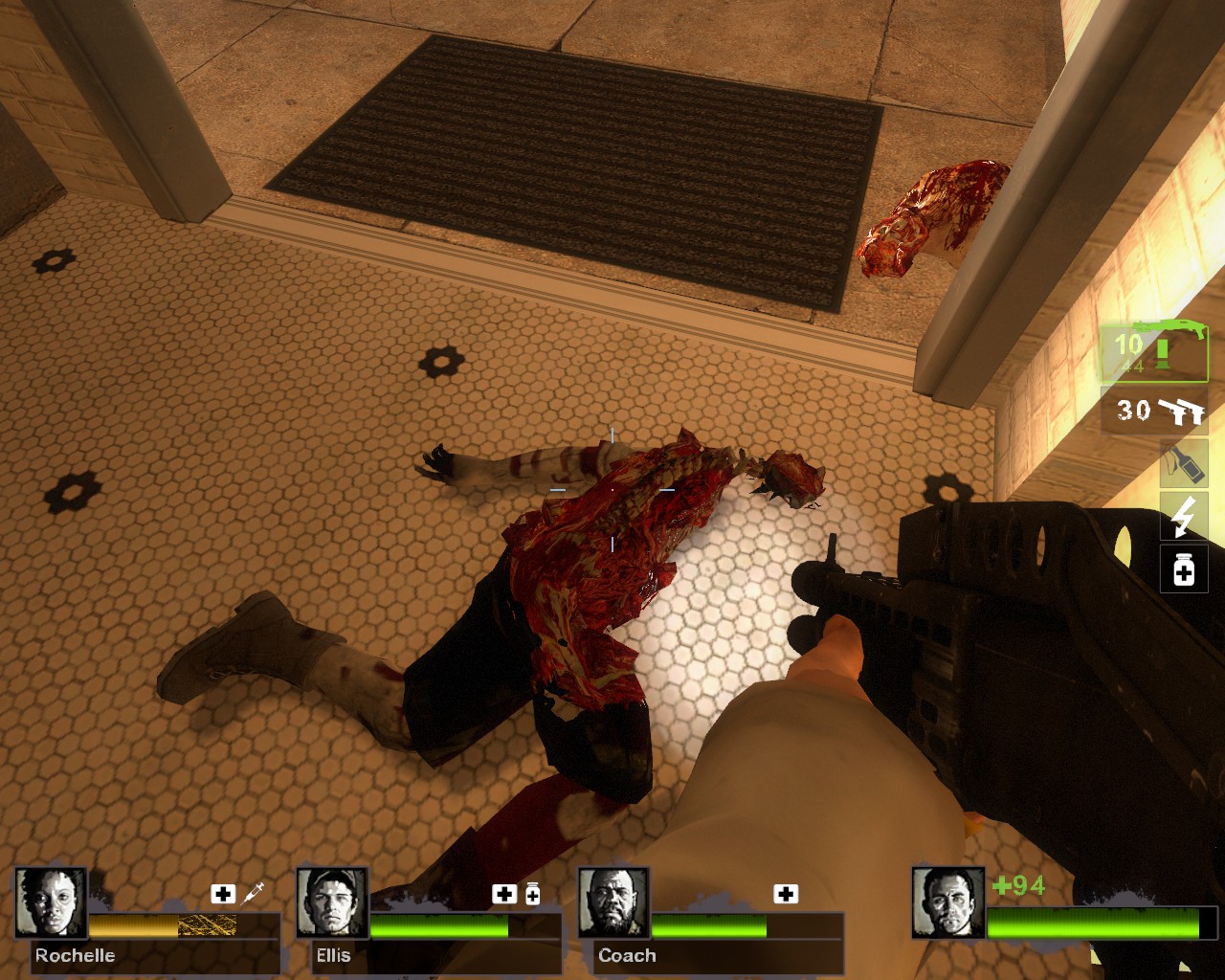Image resolution: width=1225 pixels, height=980 pixels.
Task: Click Ellis's pill bottle icon
Action: click(533, 894)
